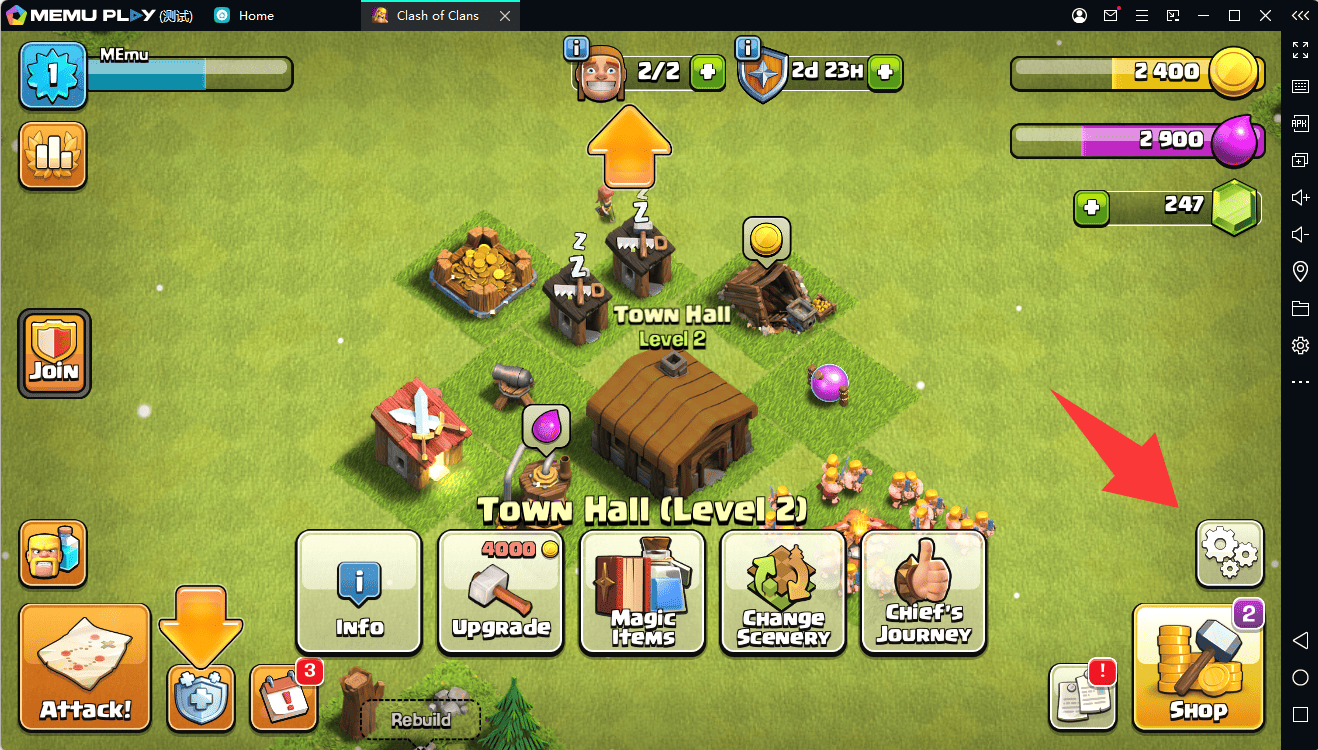Close the Clash of Clans tab

click(504, 16)
